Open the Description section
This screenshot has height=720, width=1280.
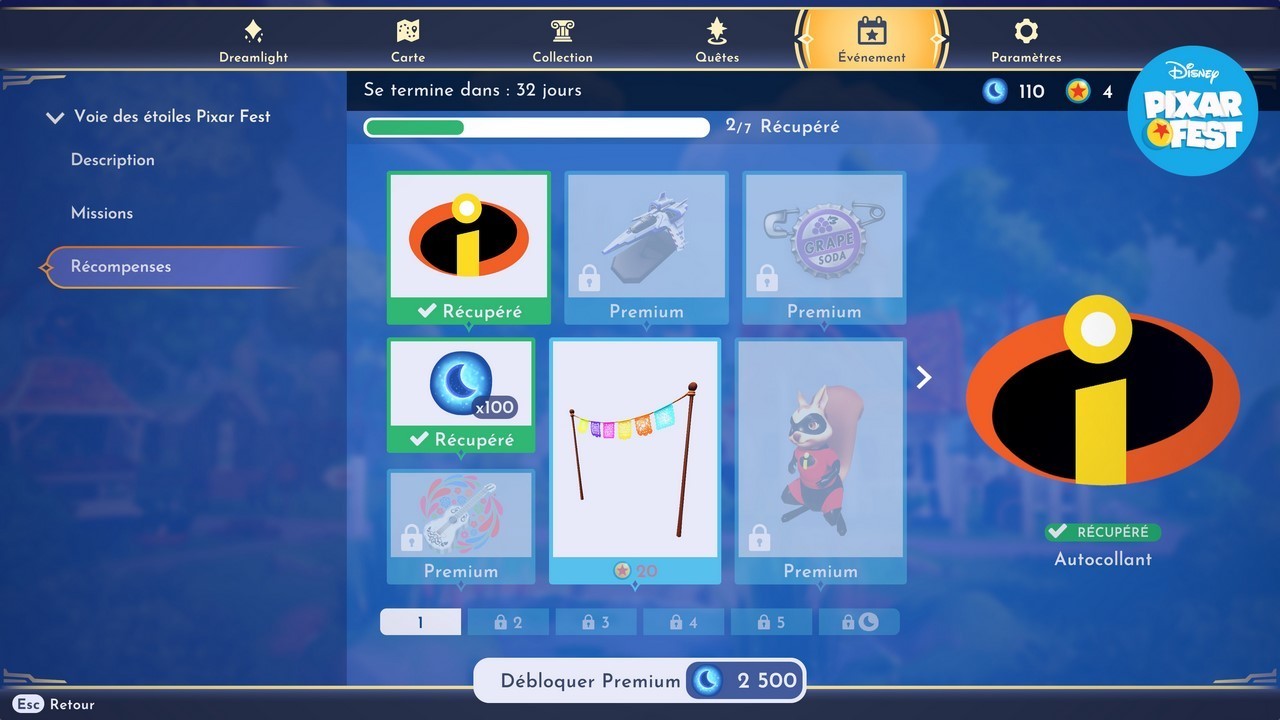point(112,160)
